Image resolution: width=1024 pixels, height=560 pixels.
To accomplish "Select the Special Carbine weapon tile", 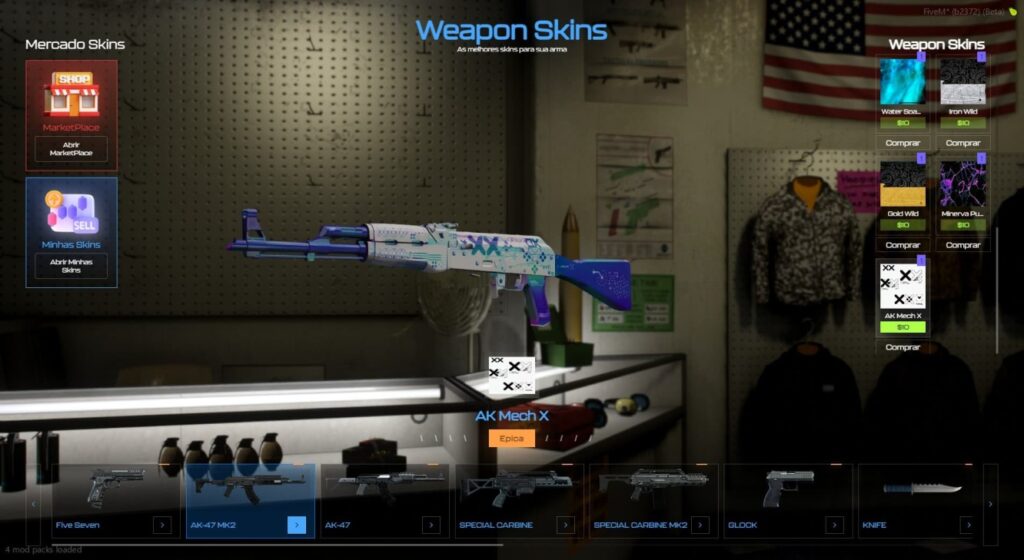I will coord(517,502).
